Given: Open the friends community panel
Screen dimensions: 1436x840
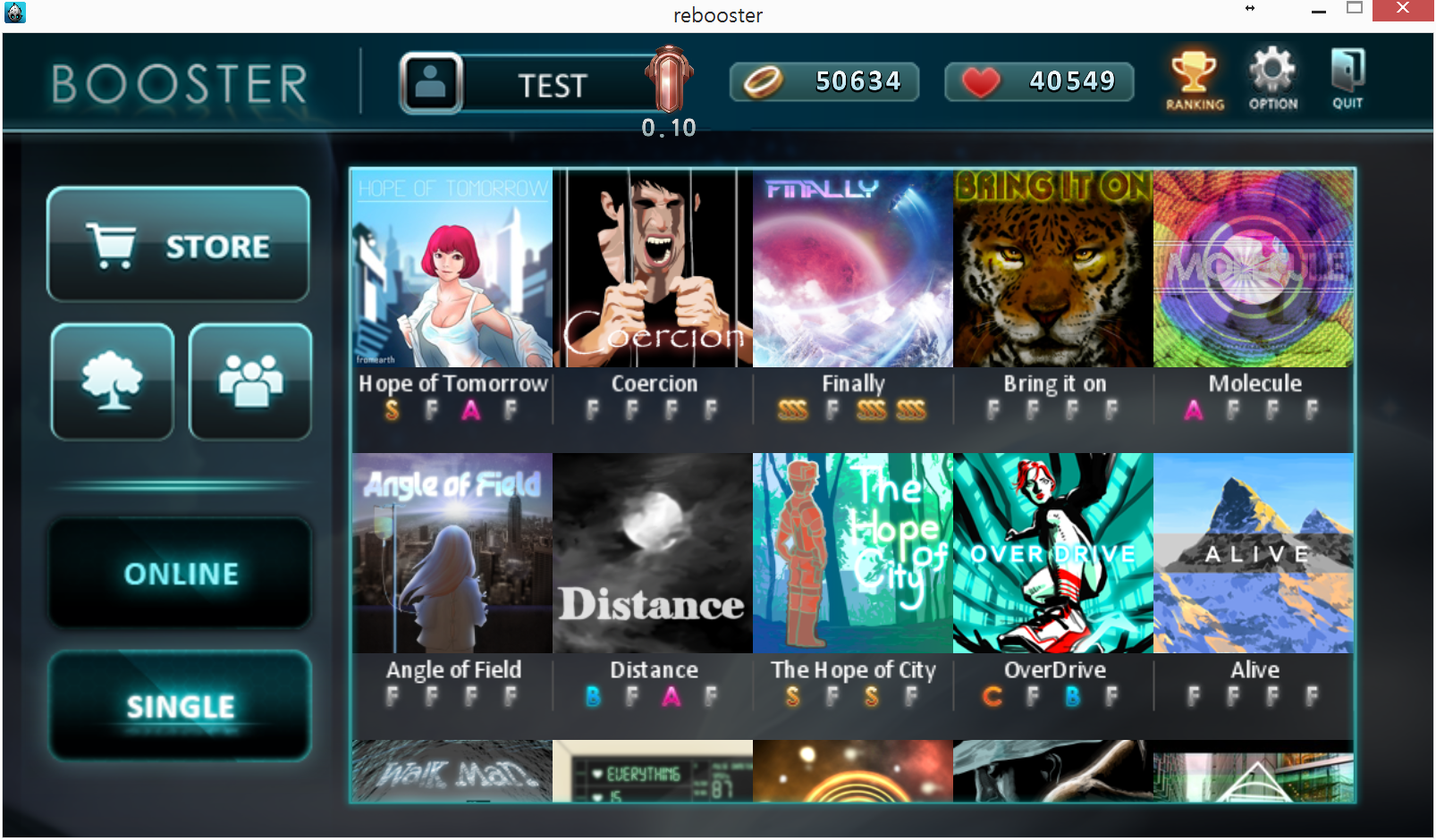Looking at the screenshot, I should click(250, 382).
